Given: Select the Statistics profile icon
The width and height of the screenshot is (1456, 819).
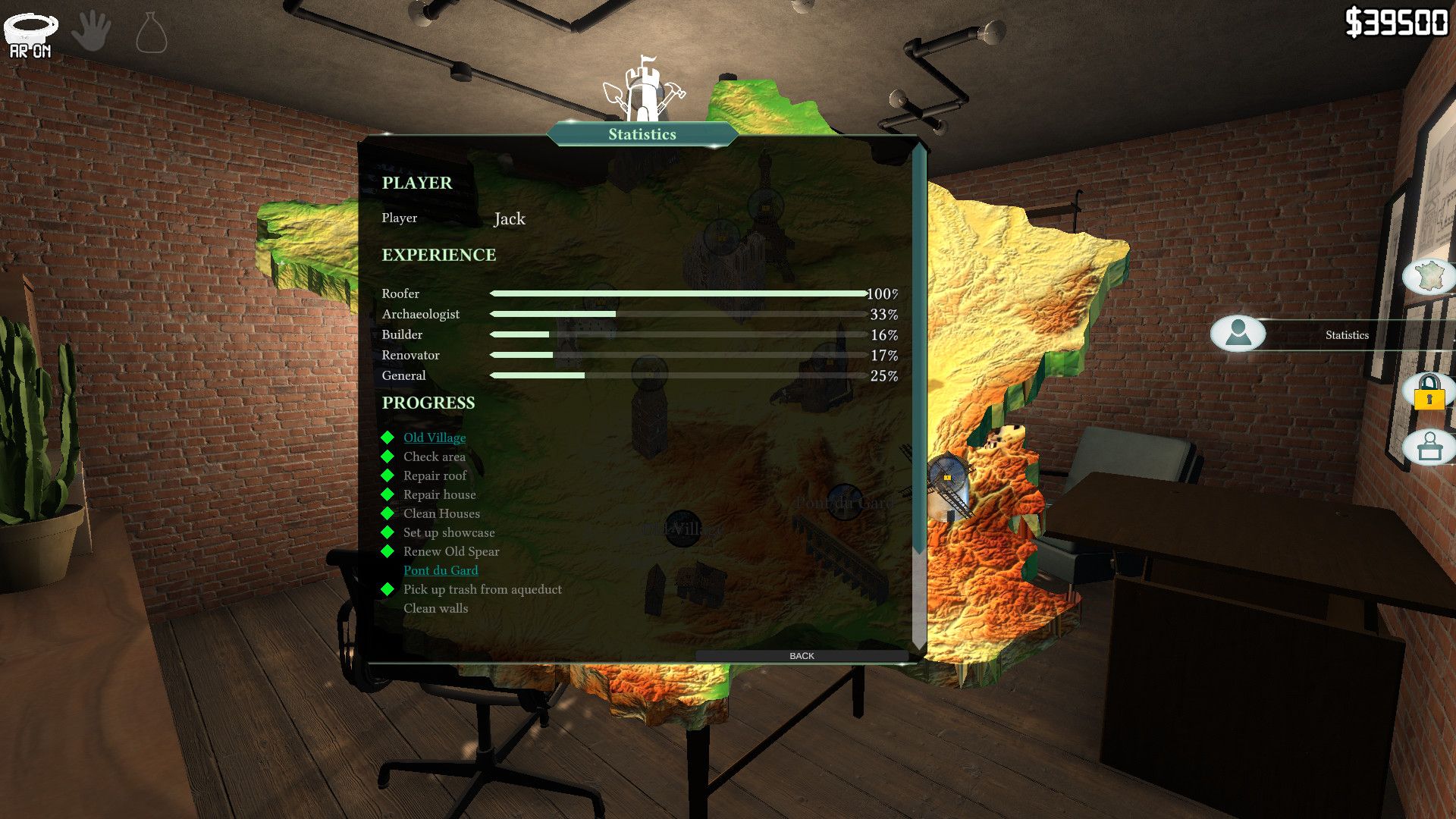Looking at the screenshot, I should pos(1238,333).
